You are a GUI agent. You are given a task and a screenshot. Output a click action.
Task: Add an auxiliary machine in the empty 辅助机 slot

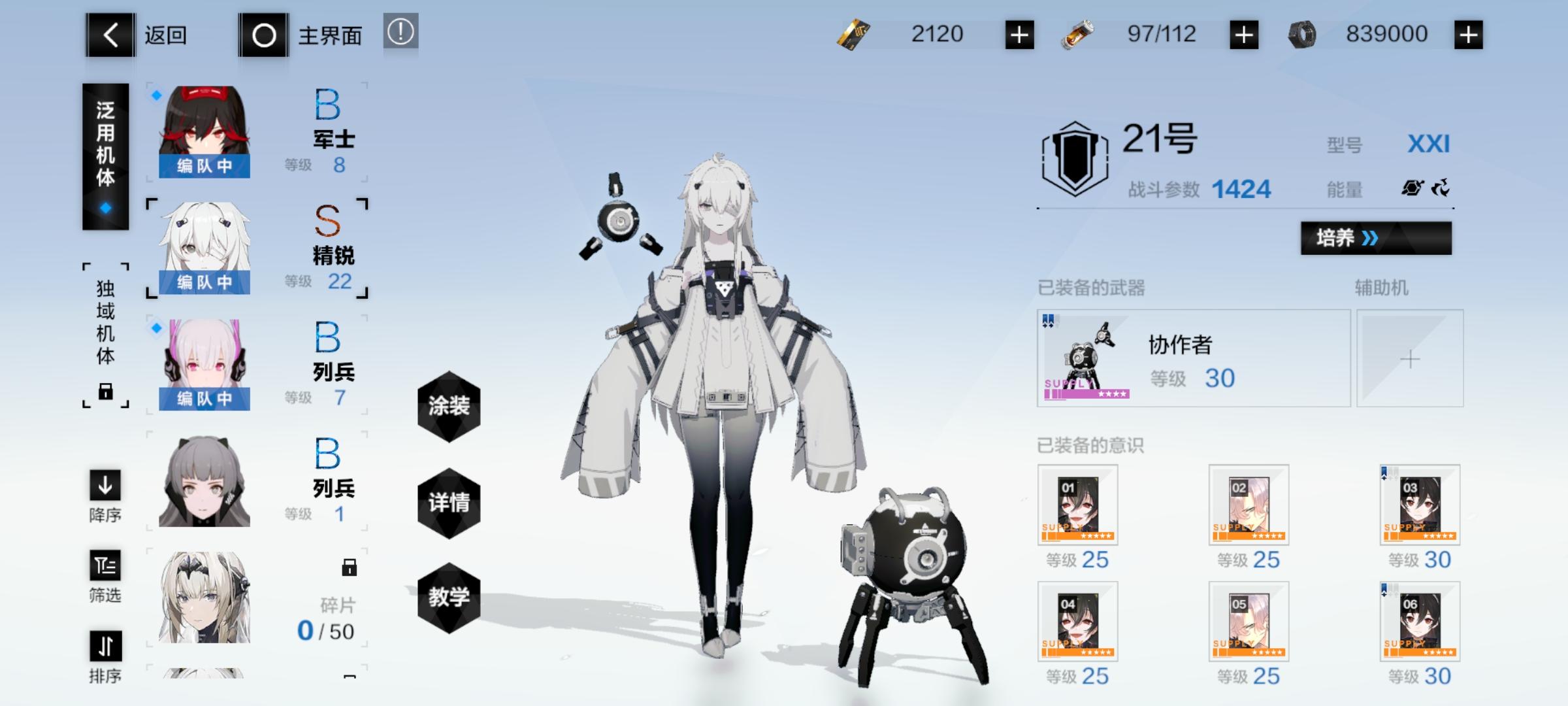coord(1411,359)
